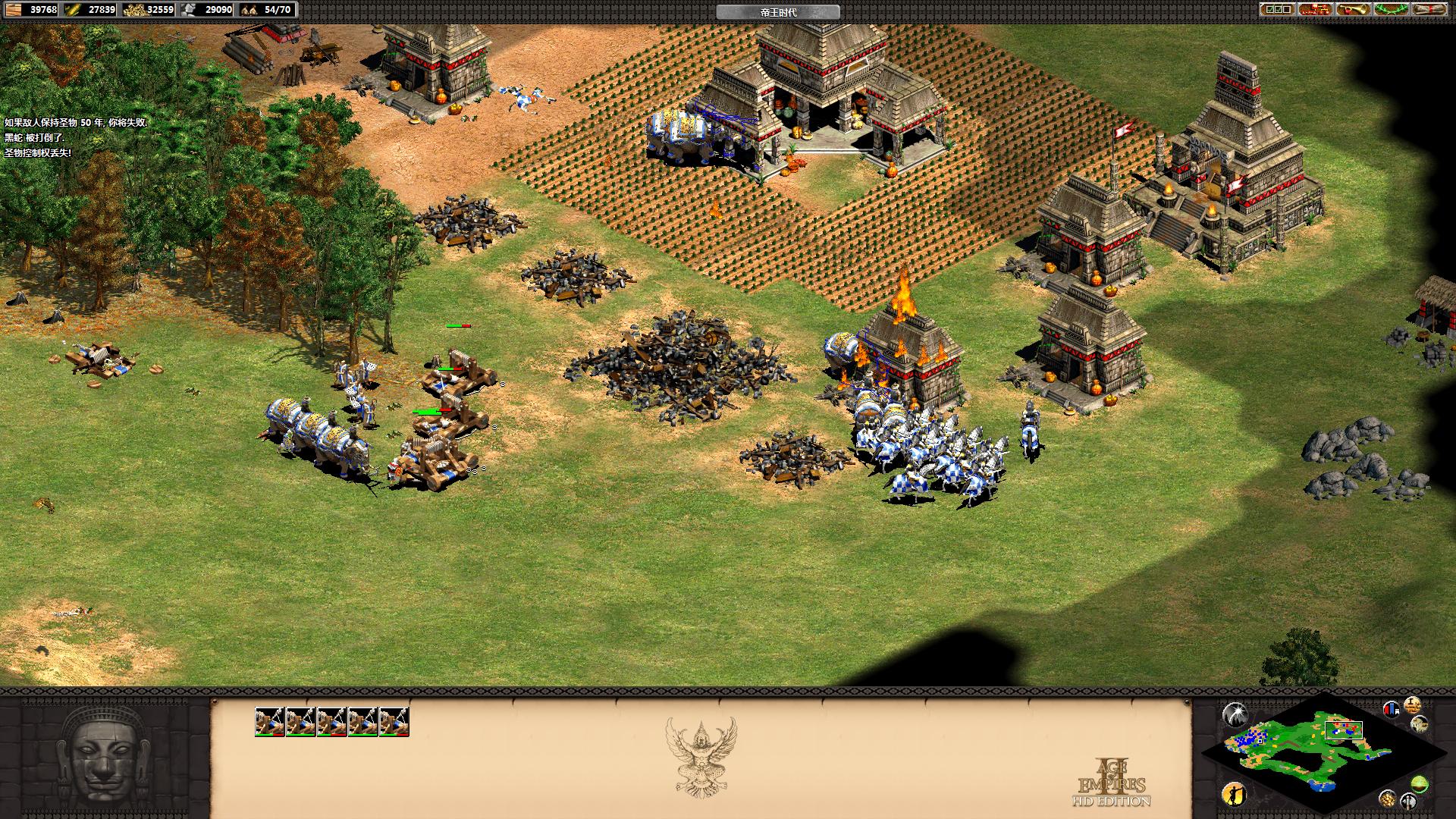Image resolution: width=1456 pixels, height=819 pixels.
Task: Switch minimap to the axe combat mode
Action: coord(1409,801)
